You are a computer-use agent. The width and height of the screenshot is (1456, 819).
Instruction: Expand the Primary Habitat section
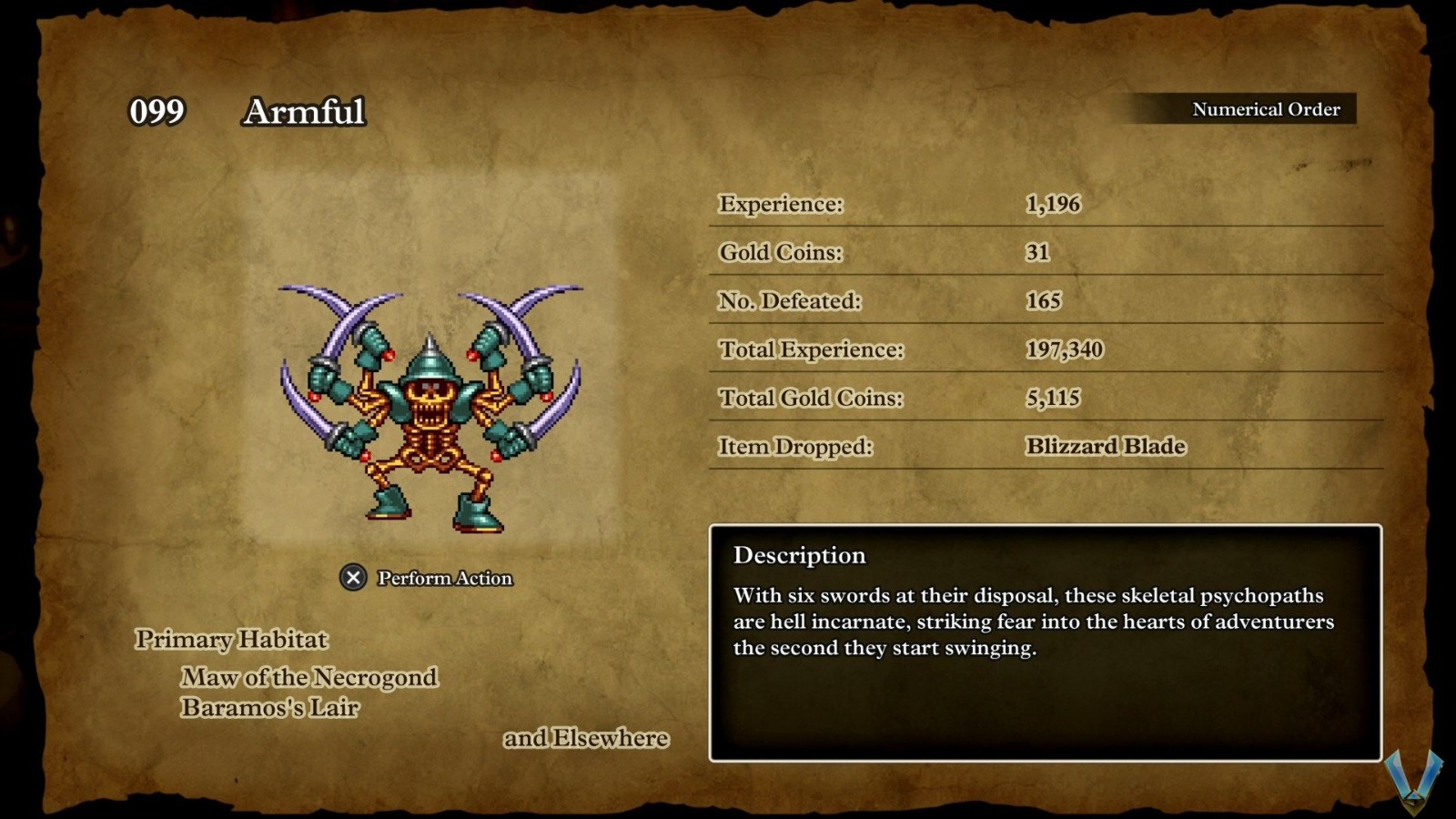[x=231, y=640]
